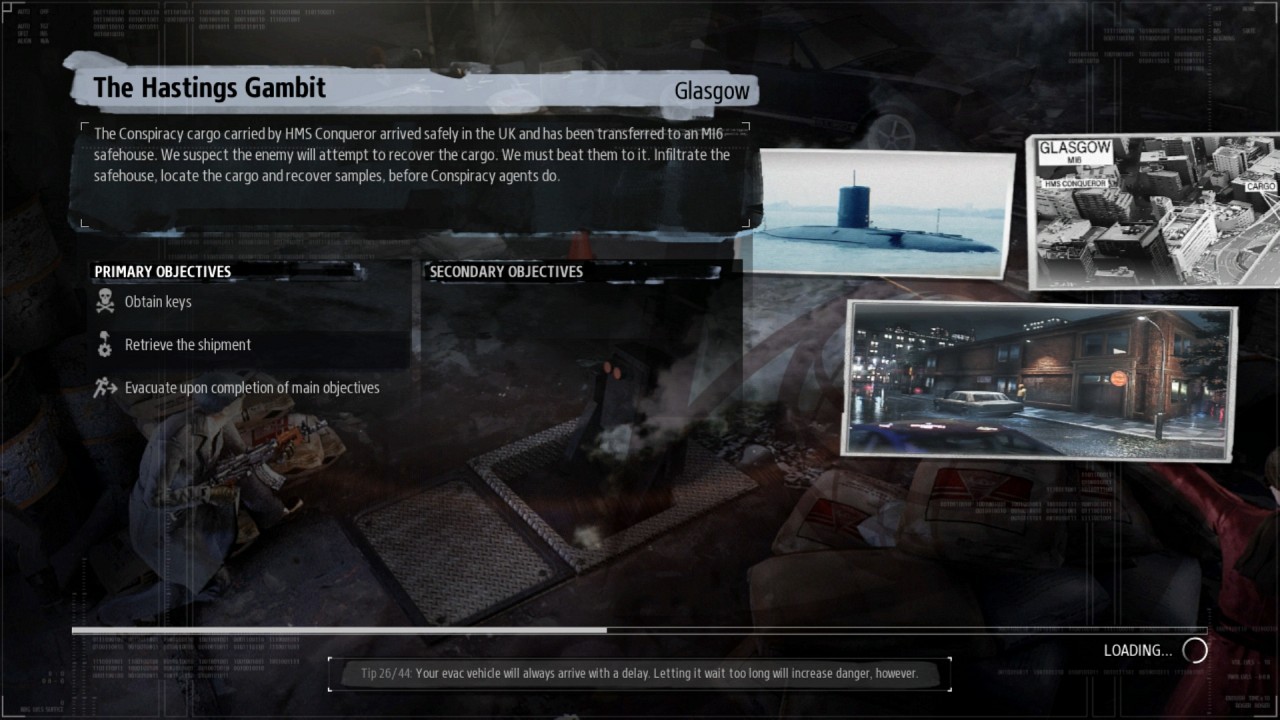This screenshot has height=720, width=1280.
Task: Select the skull icon beside Obtain keys
Action: point(104,301)
